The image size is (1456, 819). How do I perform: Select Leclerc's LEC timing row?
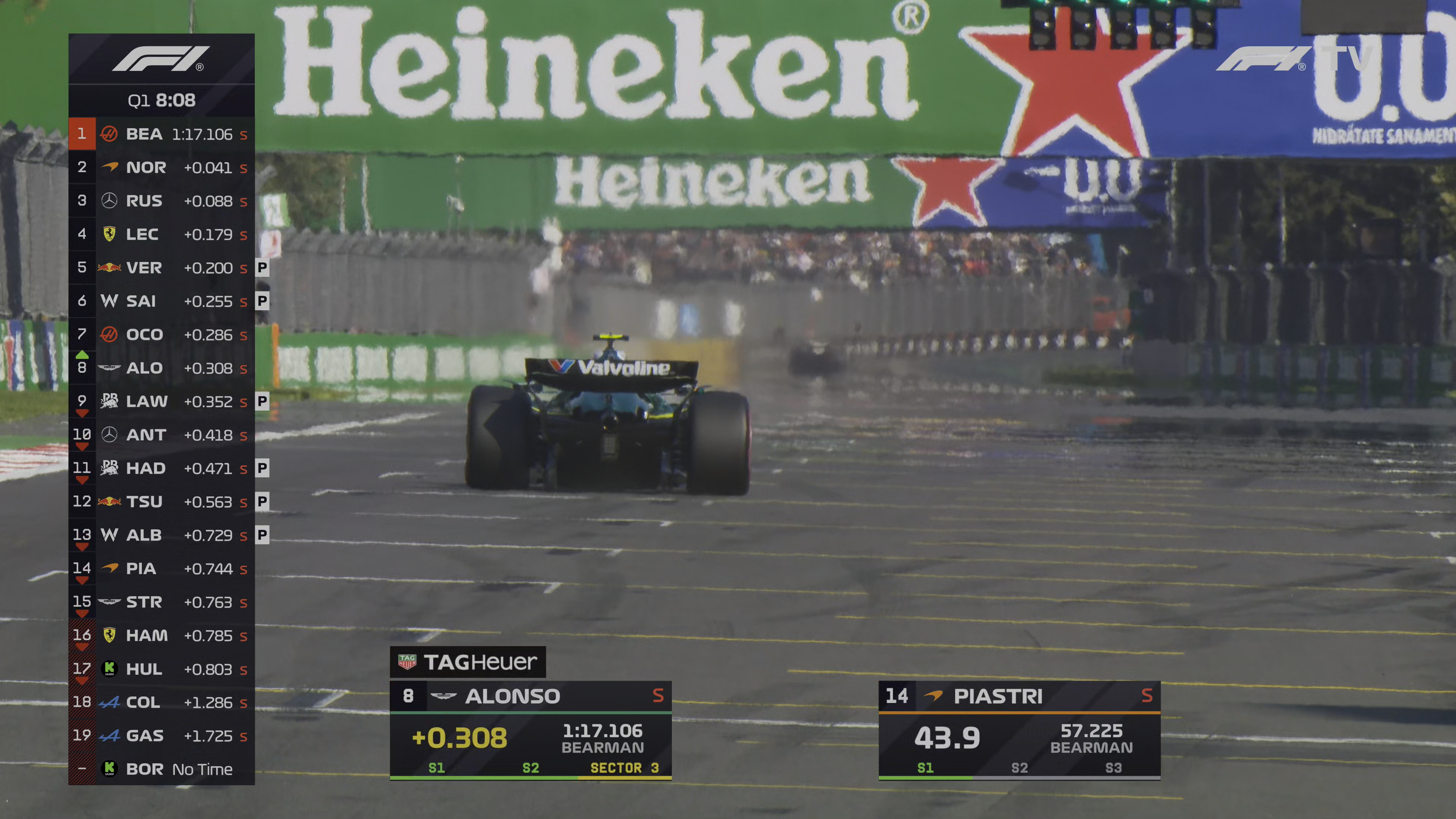coord(162,234)
